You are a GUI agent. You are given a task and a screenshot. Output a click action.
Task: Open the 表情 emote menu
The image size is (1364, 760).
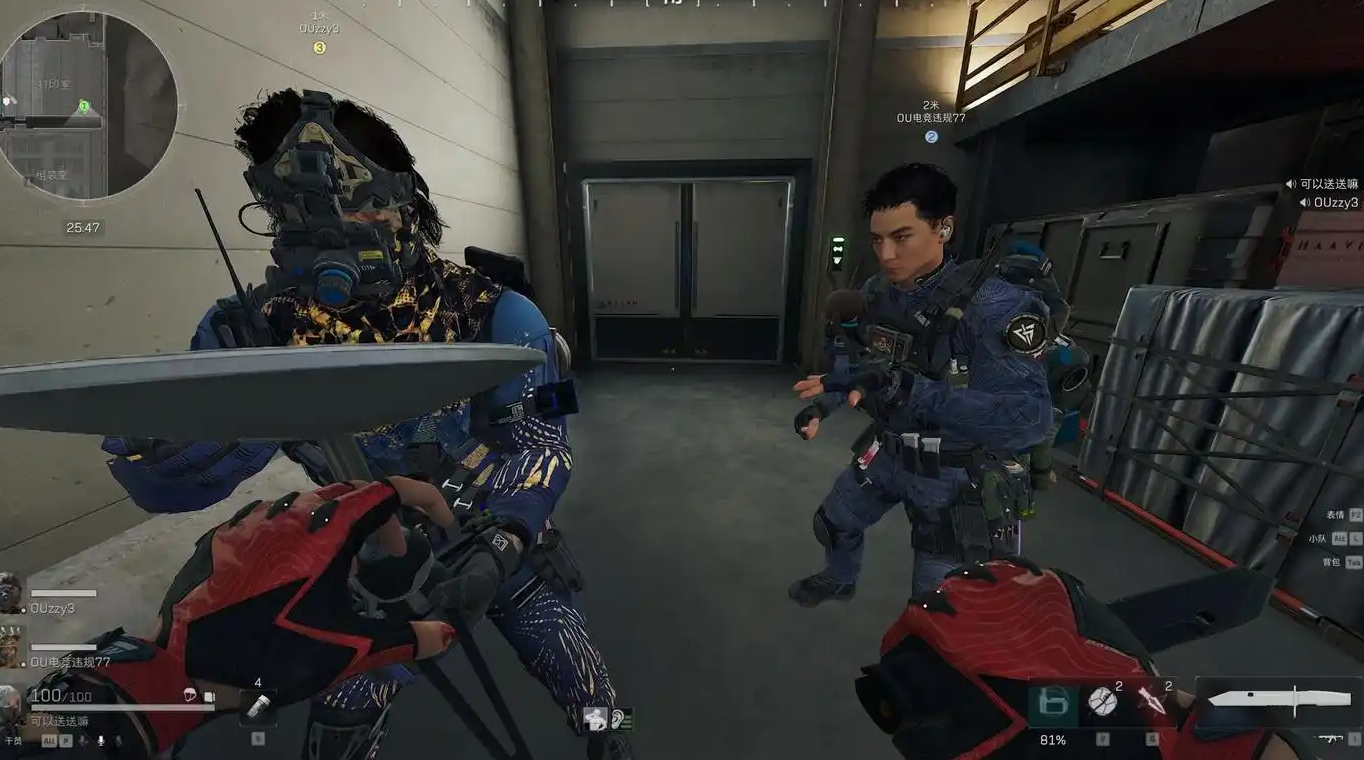pos(1338,514)
